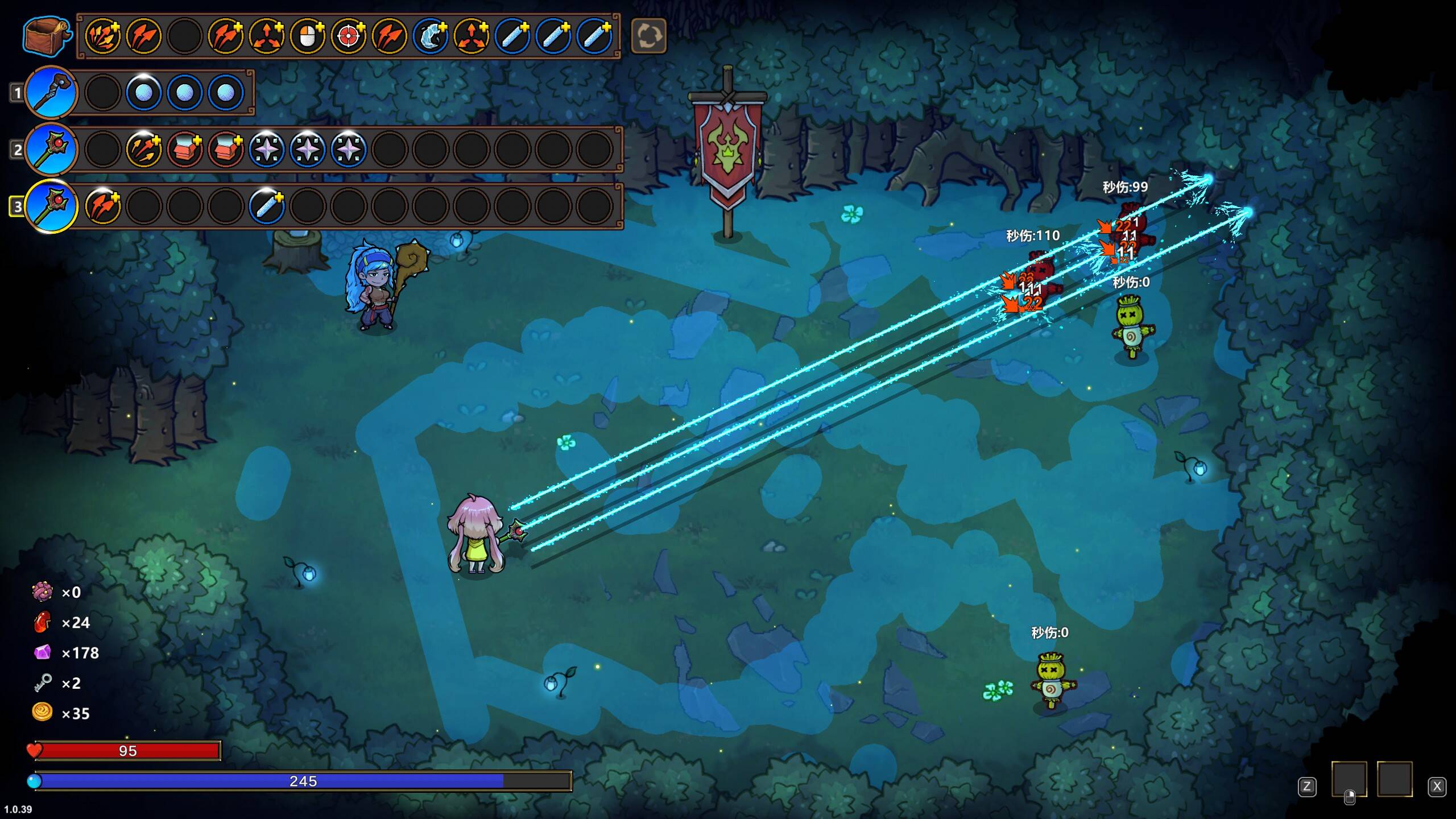Click the circular arrows refresh button

(648, 36)
